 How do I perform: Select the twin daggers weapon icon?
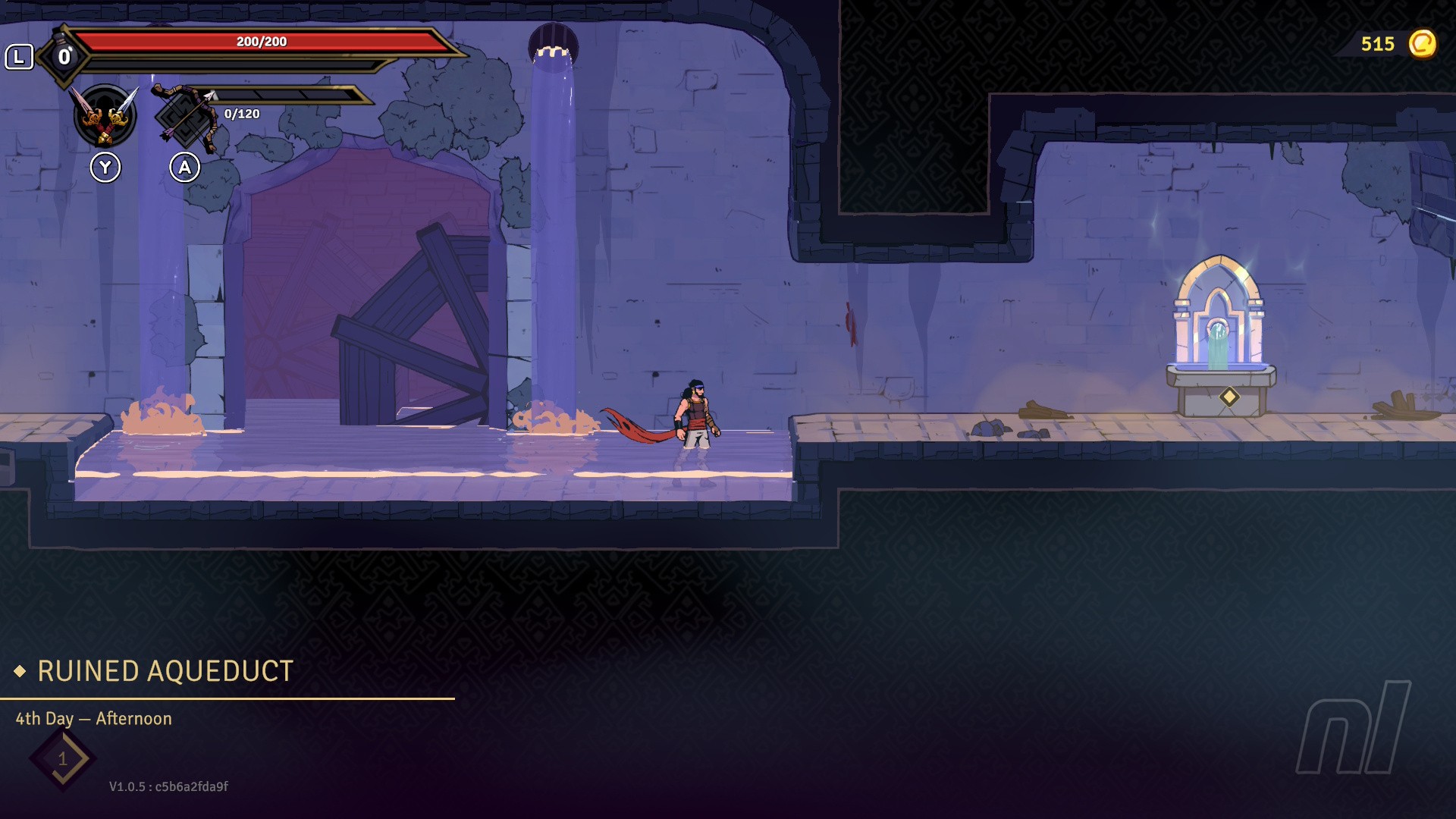[105, 115]
